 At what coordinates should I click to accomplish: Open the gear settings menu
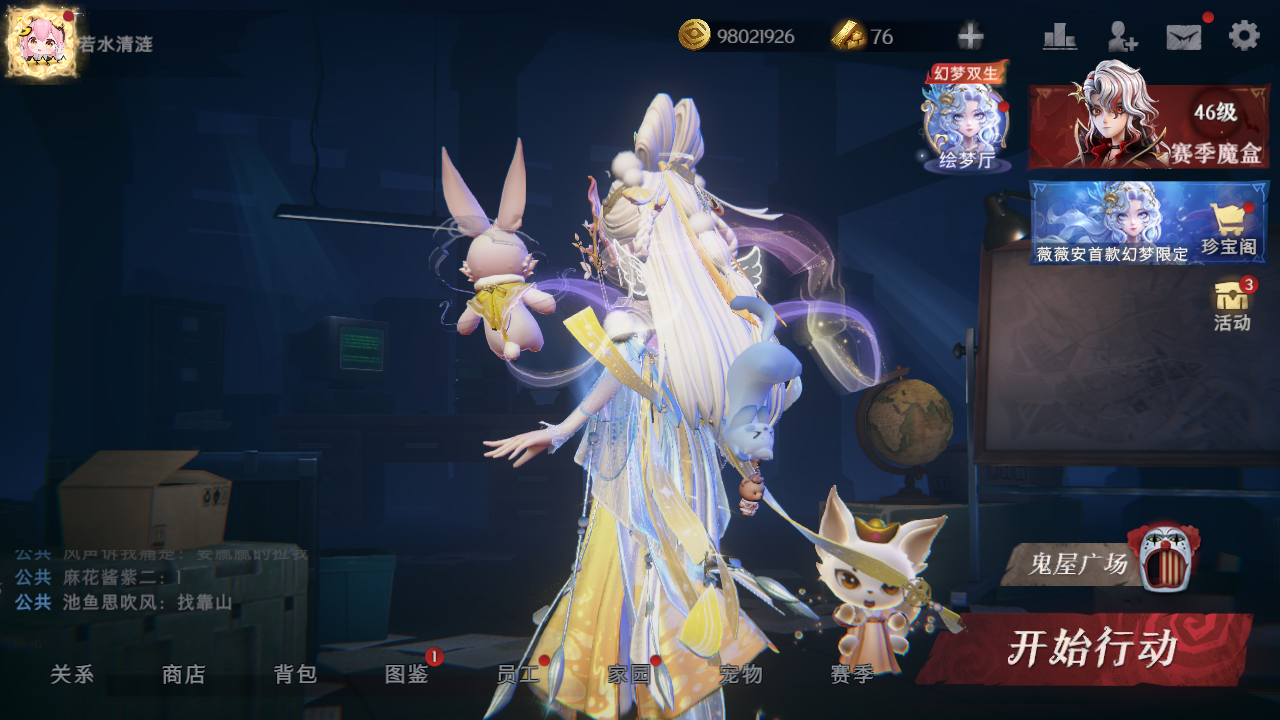1244,36
